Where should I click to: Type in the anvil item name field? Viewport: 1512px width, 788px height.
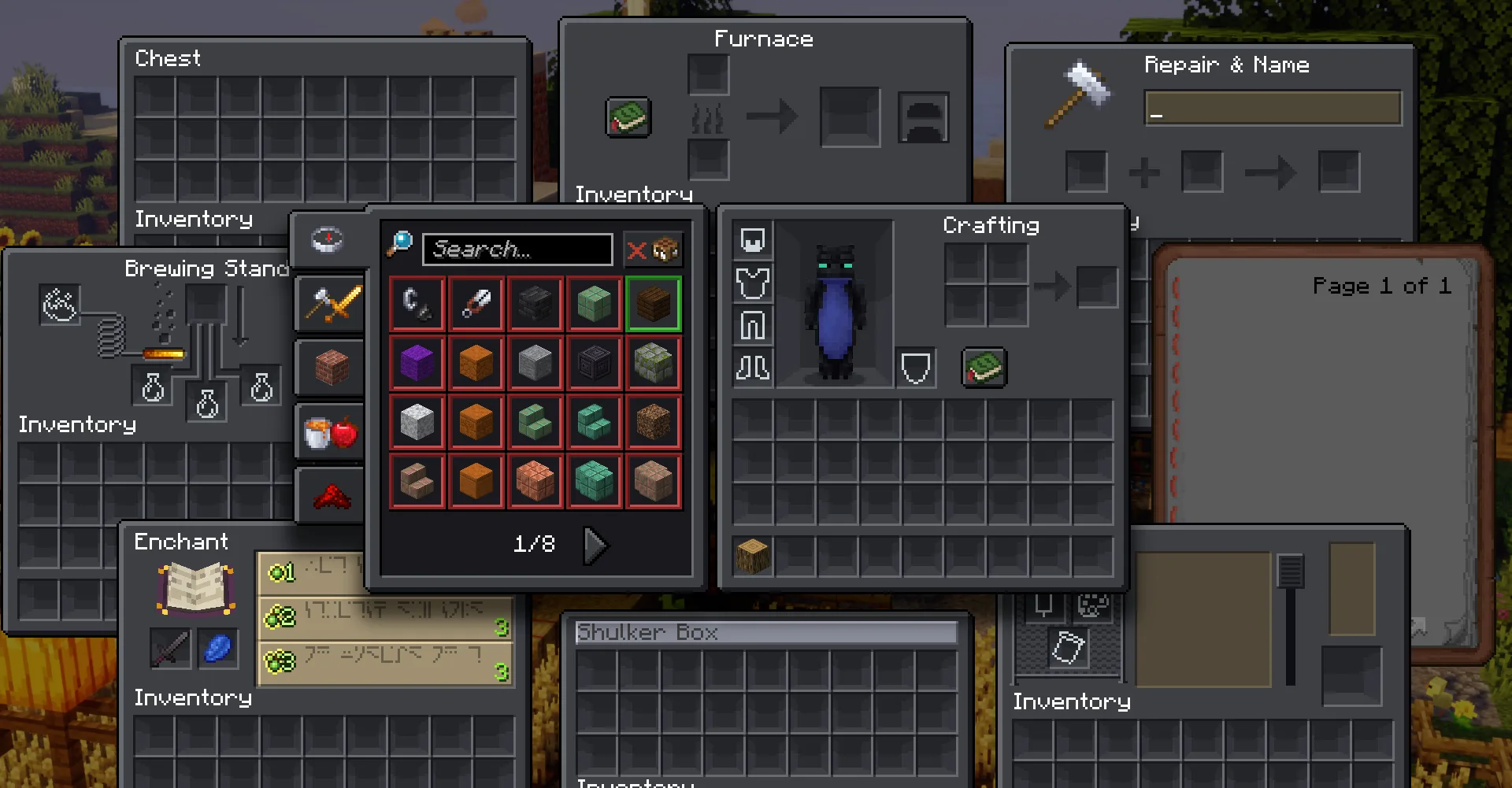pyautogui.click(x=1273, y=109)
